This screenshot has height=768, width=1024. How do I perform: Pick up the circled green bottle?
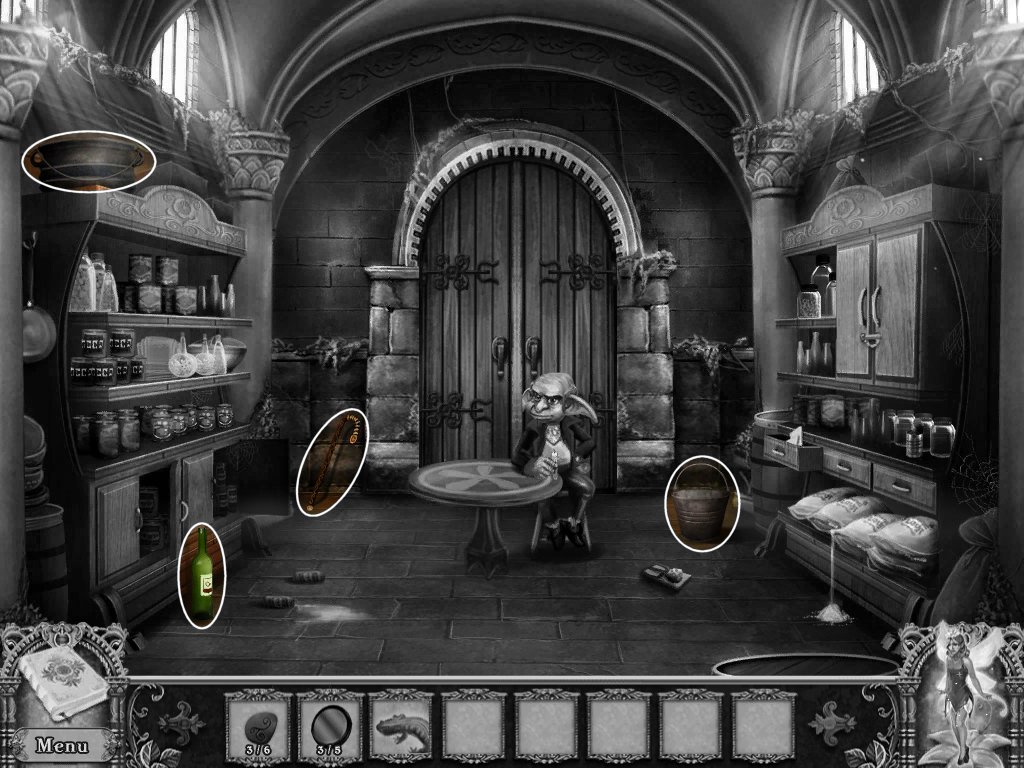(202, 574)
